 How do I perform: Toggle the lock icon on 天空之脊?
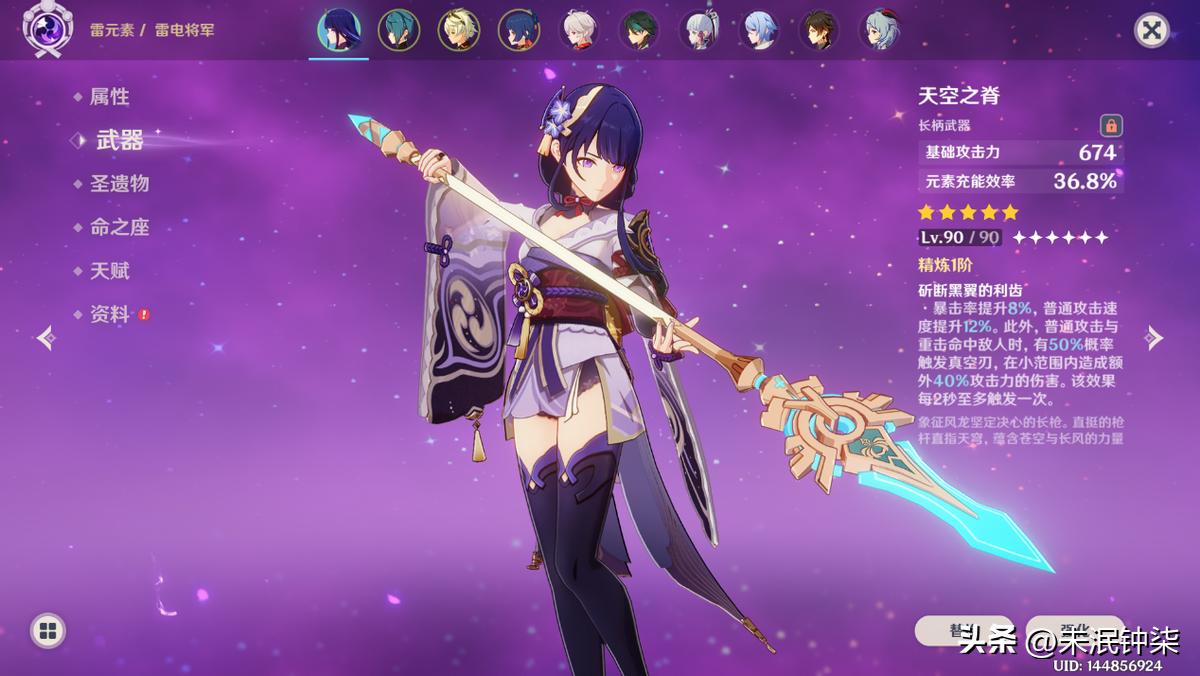[x=1110, y=126]
